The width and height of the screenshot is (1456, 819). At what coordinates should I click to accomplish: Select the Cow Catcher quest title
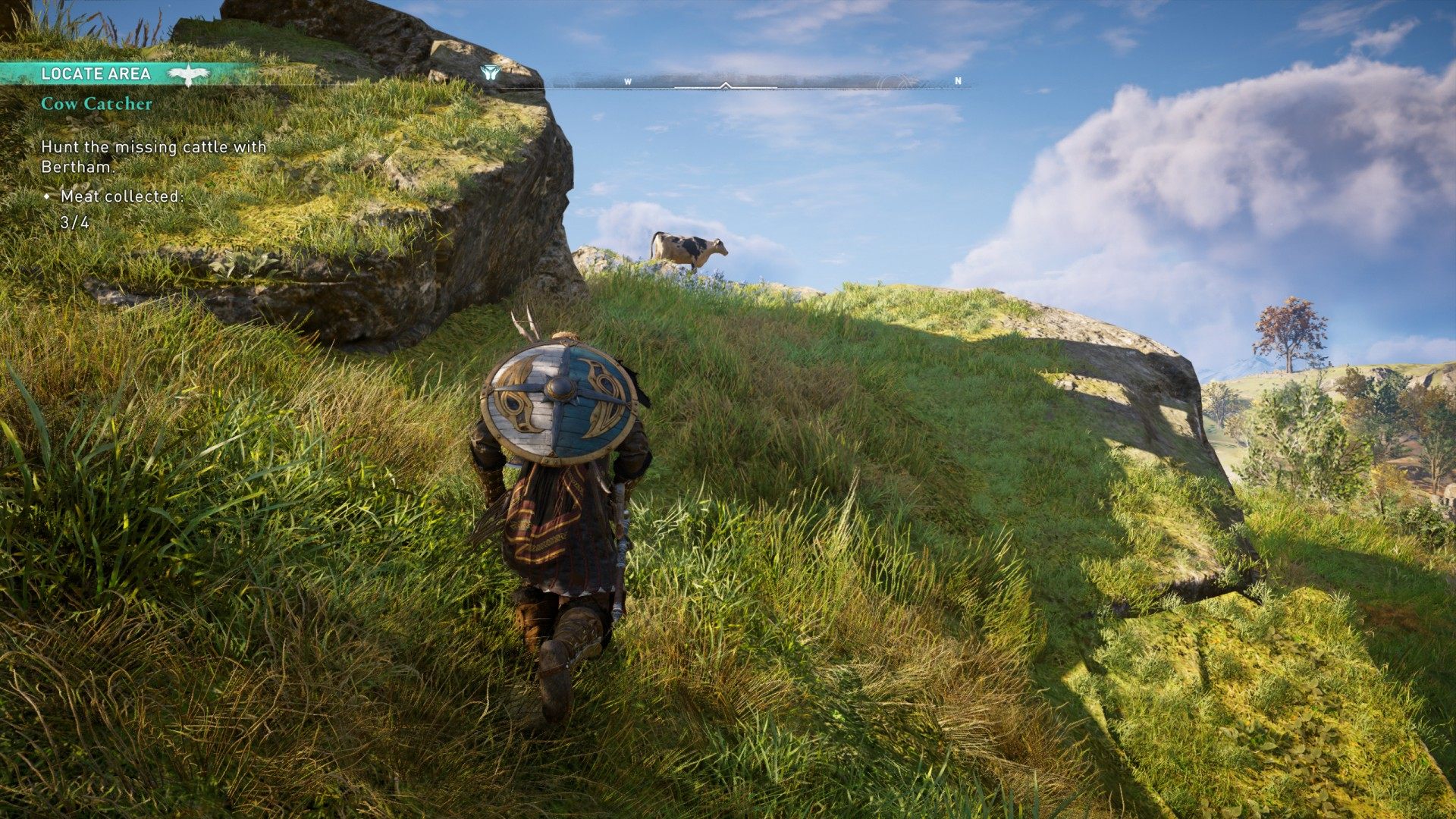[96, 104]
